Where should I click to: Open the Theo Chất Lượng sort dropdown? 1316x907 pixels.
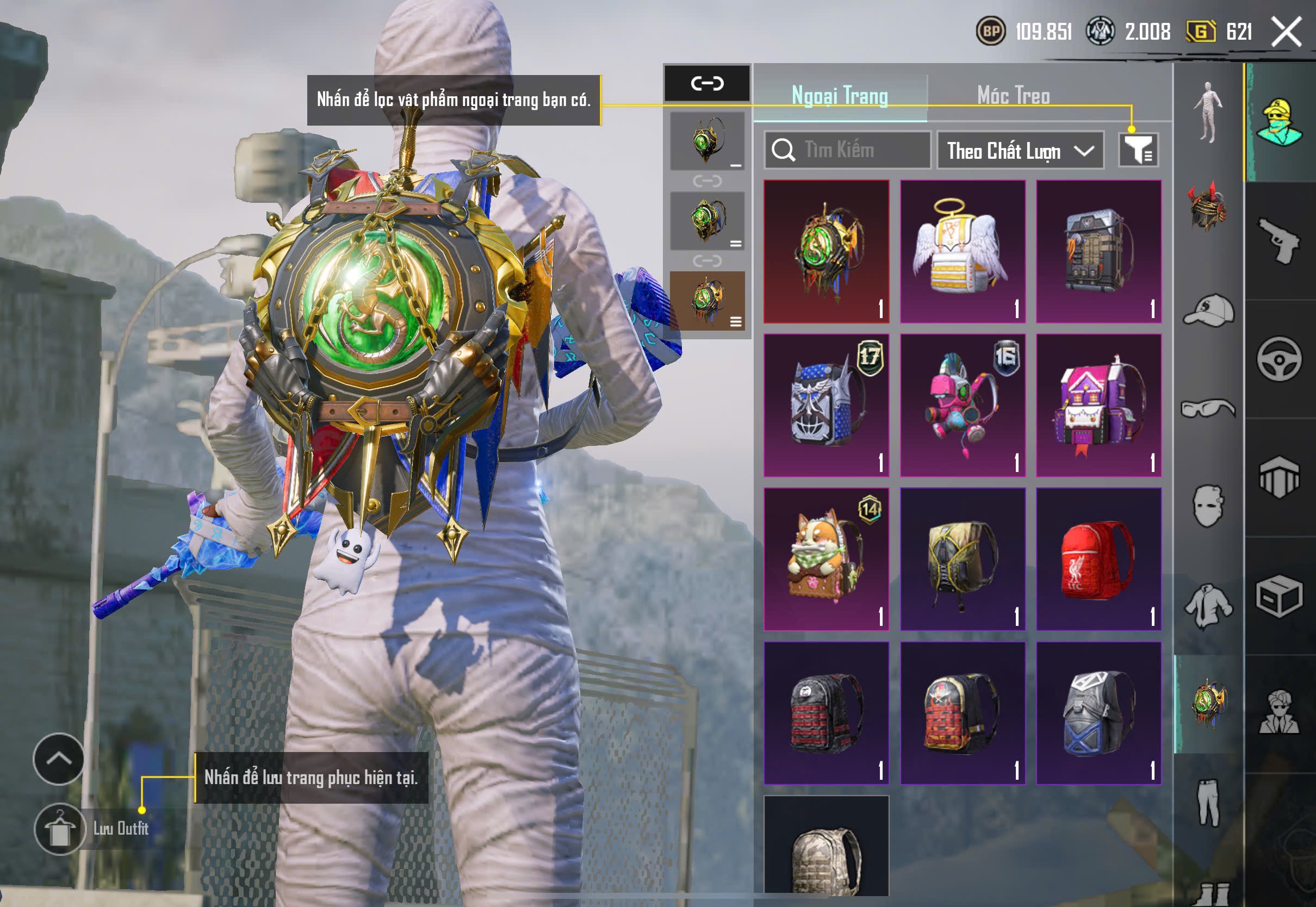(1020, 151)
